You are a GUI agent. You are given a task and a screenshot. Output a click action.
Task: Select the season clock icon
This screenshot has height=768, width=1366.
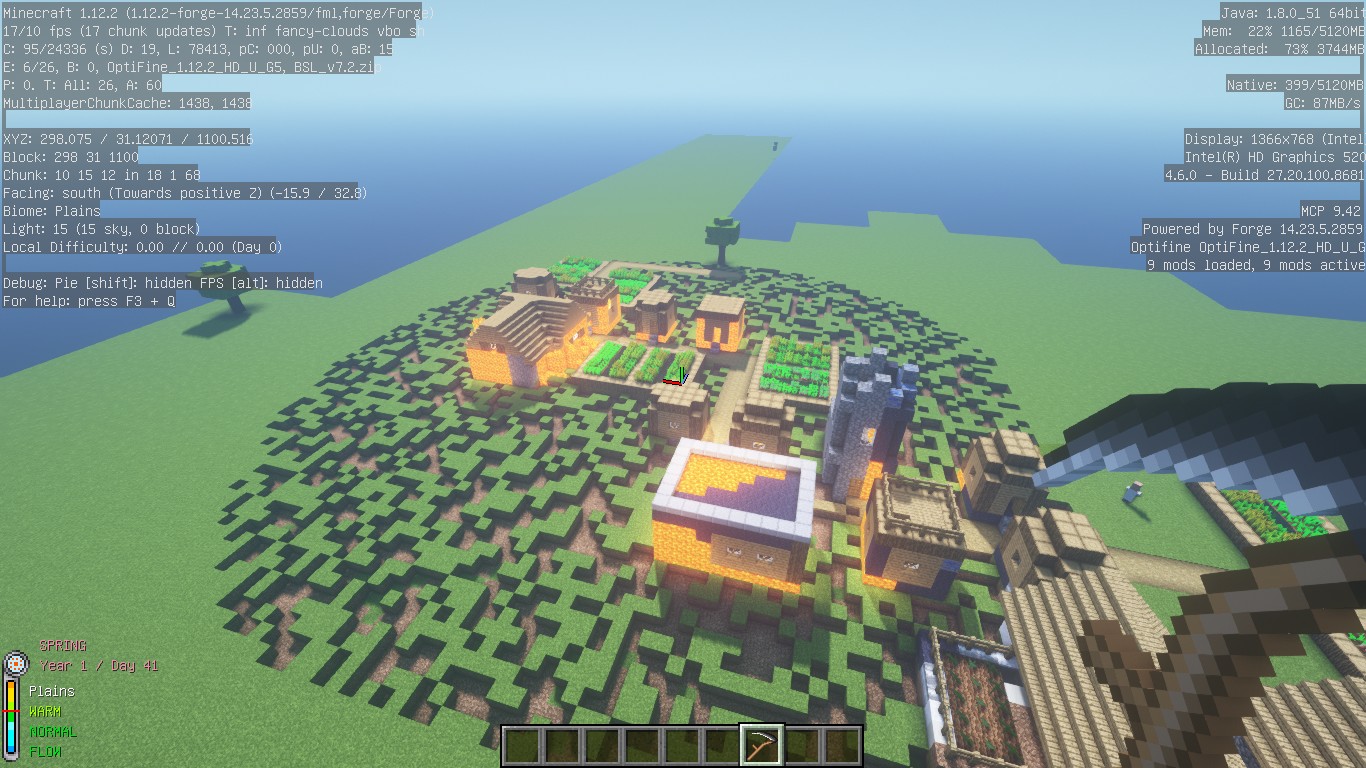[x=15, y=663]
